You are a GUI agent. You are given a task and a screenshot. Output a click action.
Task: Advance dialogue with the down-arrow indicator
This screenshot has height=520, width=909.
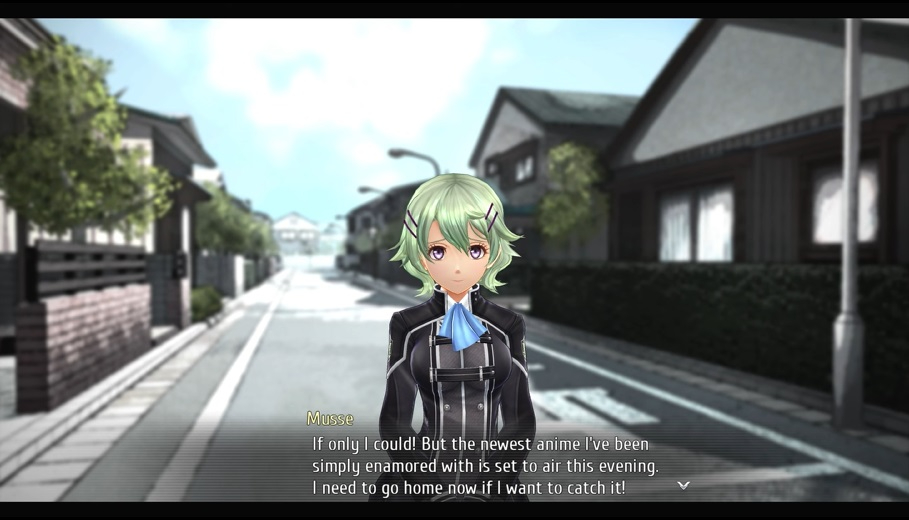[x=684, y=485]
